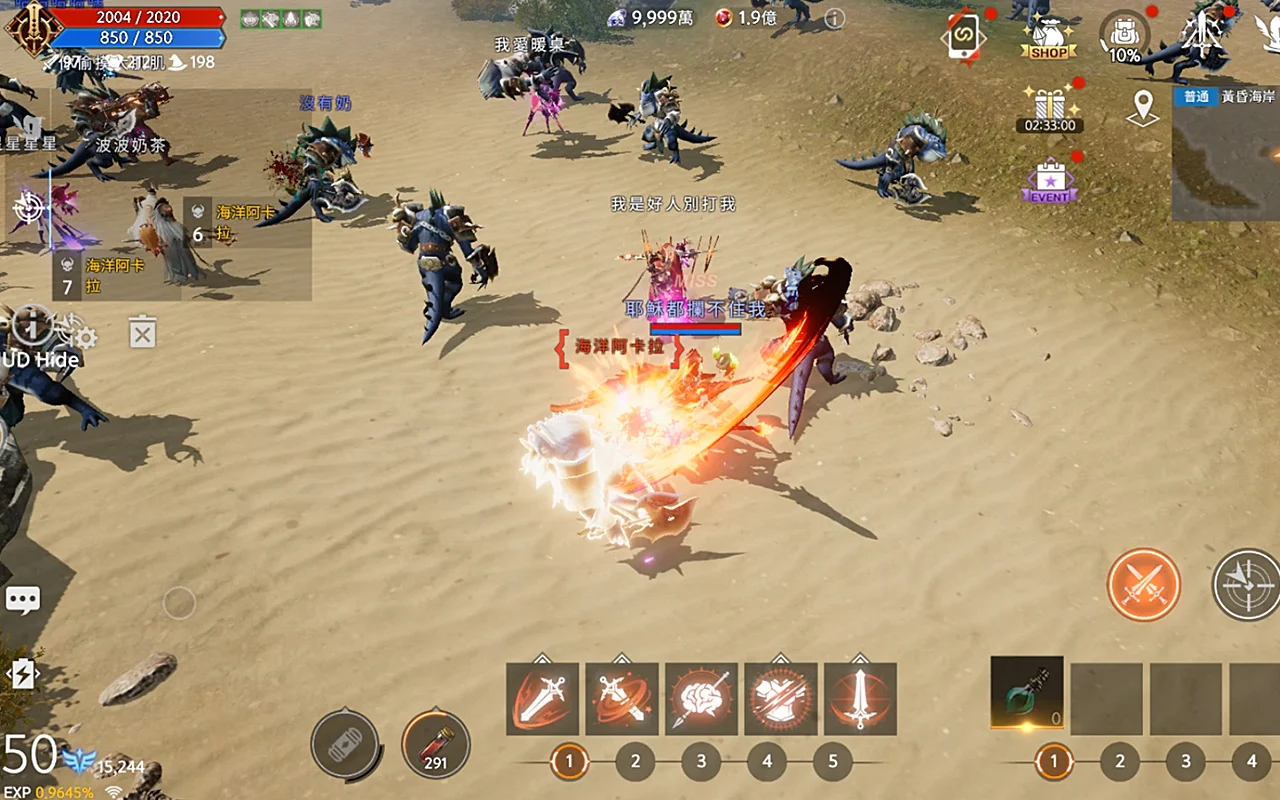Image resolution: width=1280 pixels, height=800 pixels.
Task: Open the chat speech bubble
Action: pyautogui.click(x=22, y=599)
